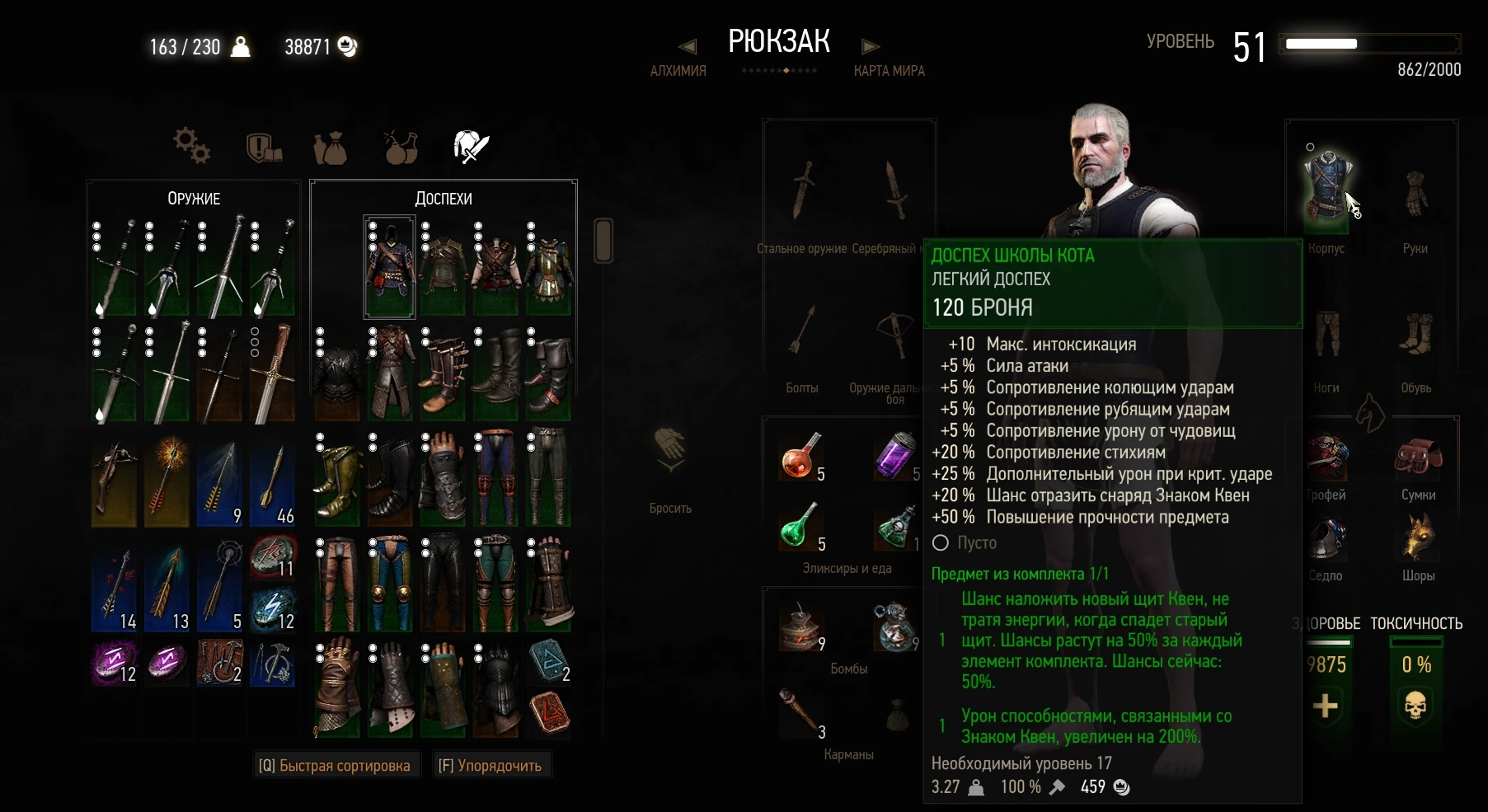Click the armor grid scrollbar handle
Image resolution: width=1488 pixels, height=812 pixels.
603,242
